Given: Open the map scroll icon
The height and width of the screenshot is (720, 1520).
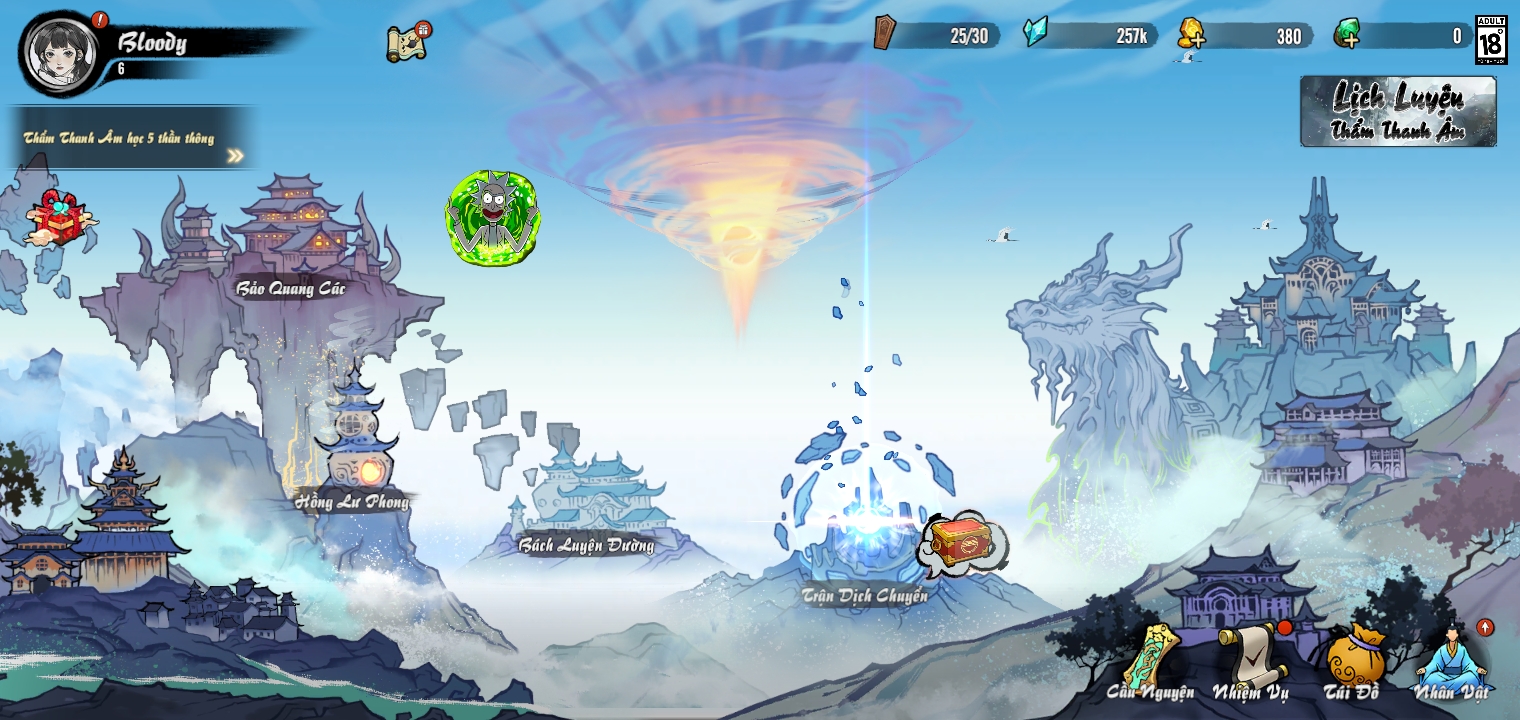Looking at the screenshot, I should pos(408,43).
